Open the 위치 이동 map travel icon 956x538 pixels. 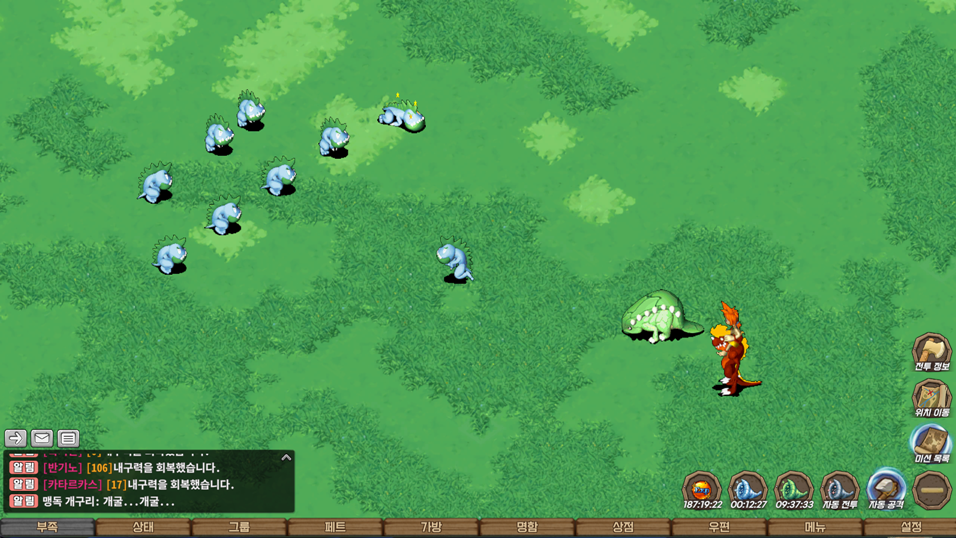[931, 397]
